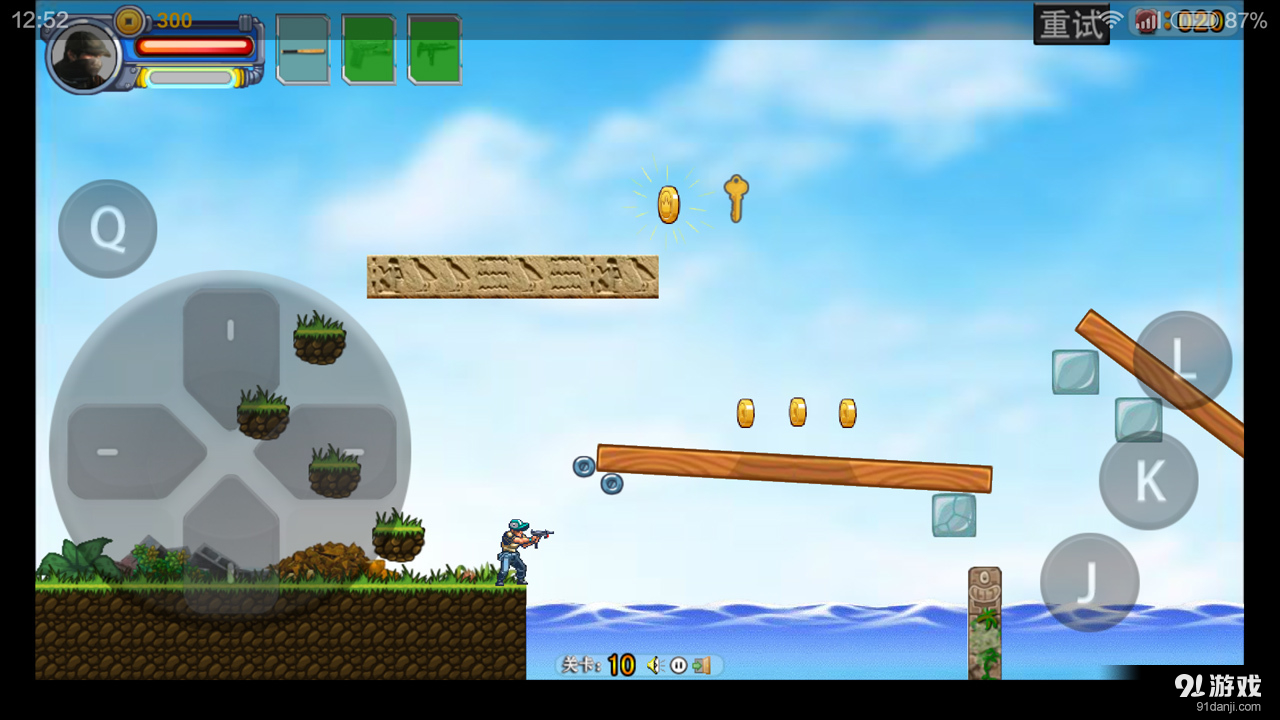Viewport: 1280px width, 720px height.
Task: Toggle sound with the speaker icon
Action: 655,665
